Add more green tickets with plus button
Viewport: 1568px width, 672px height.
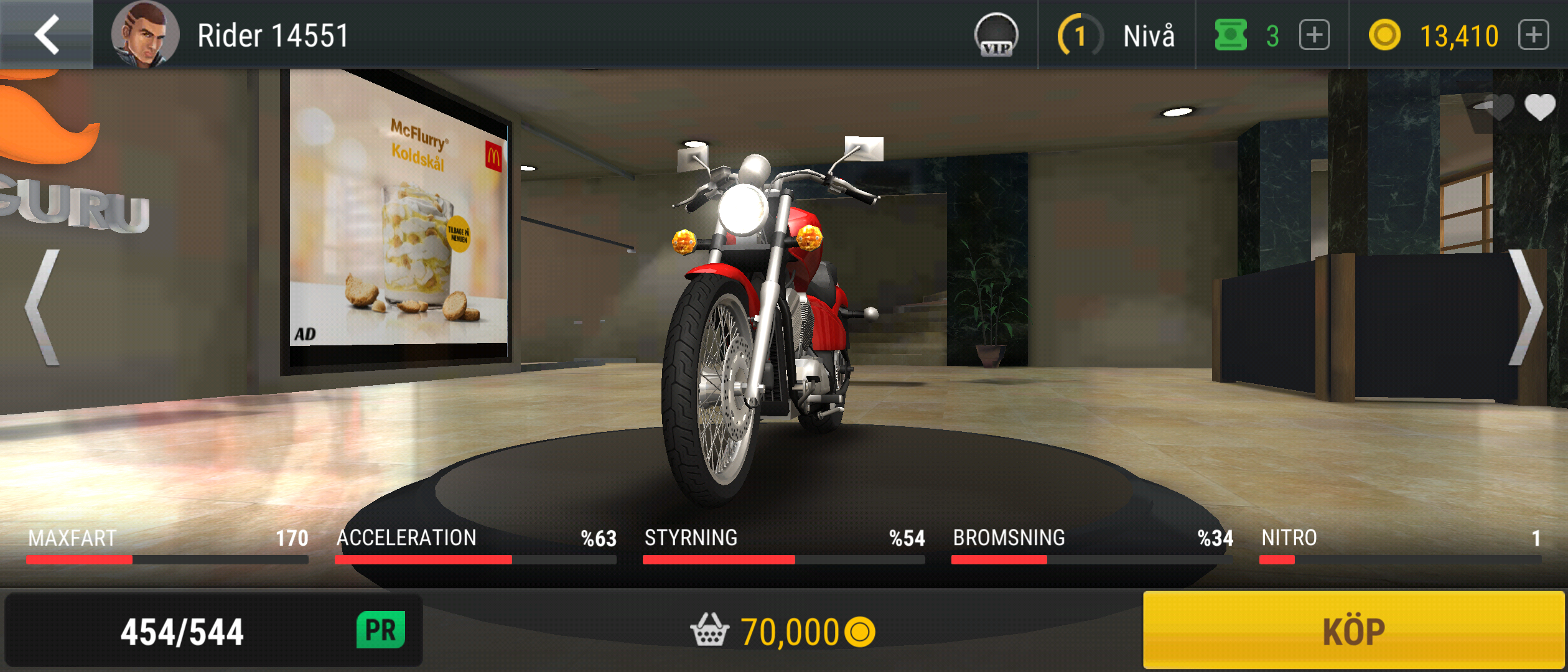tap(1314, 35)
